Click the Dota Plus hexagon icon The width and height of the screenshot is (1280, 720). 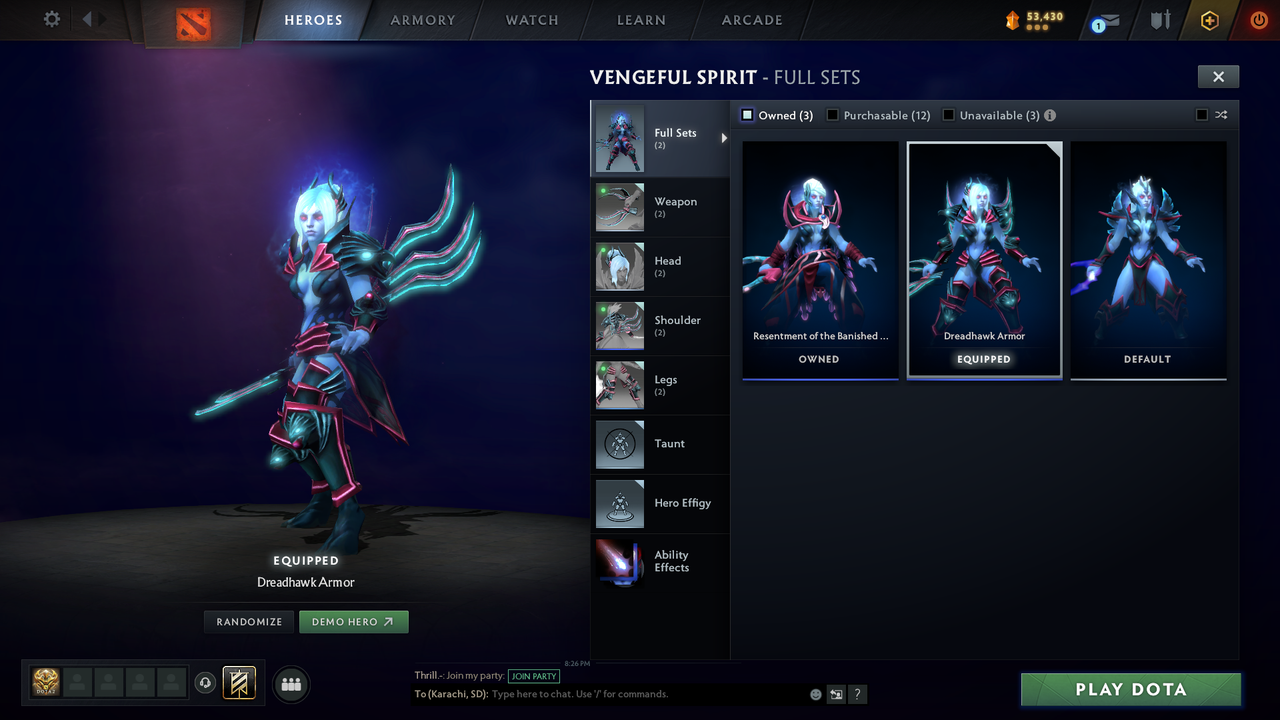click(x=1208, y=20)
